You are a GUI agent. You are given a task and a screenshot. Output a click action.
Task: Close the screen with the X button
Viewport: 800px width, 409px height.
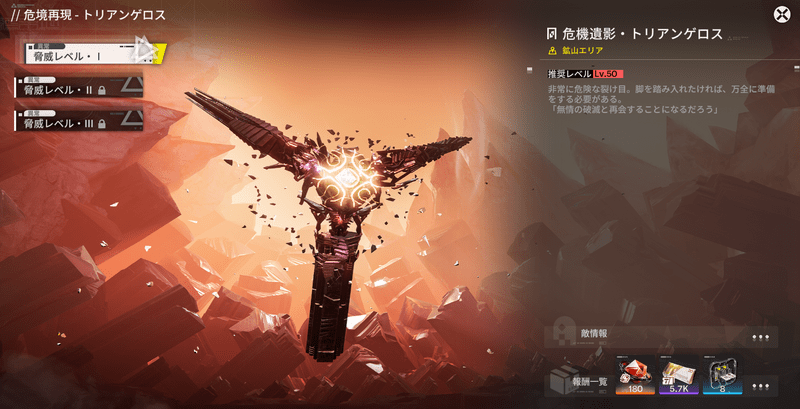point(781,14)
